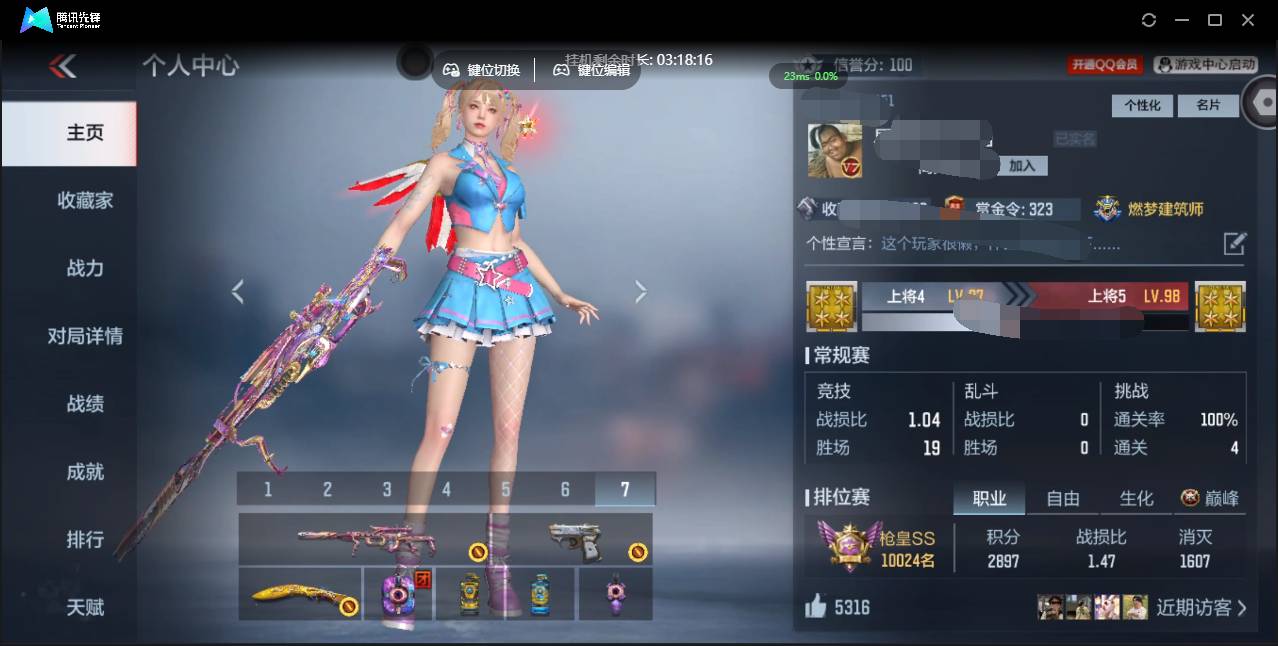Select the golden knife weapon slot
The height and width of the screenshot is (646, 1278).
[x=300, y=595]
